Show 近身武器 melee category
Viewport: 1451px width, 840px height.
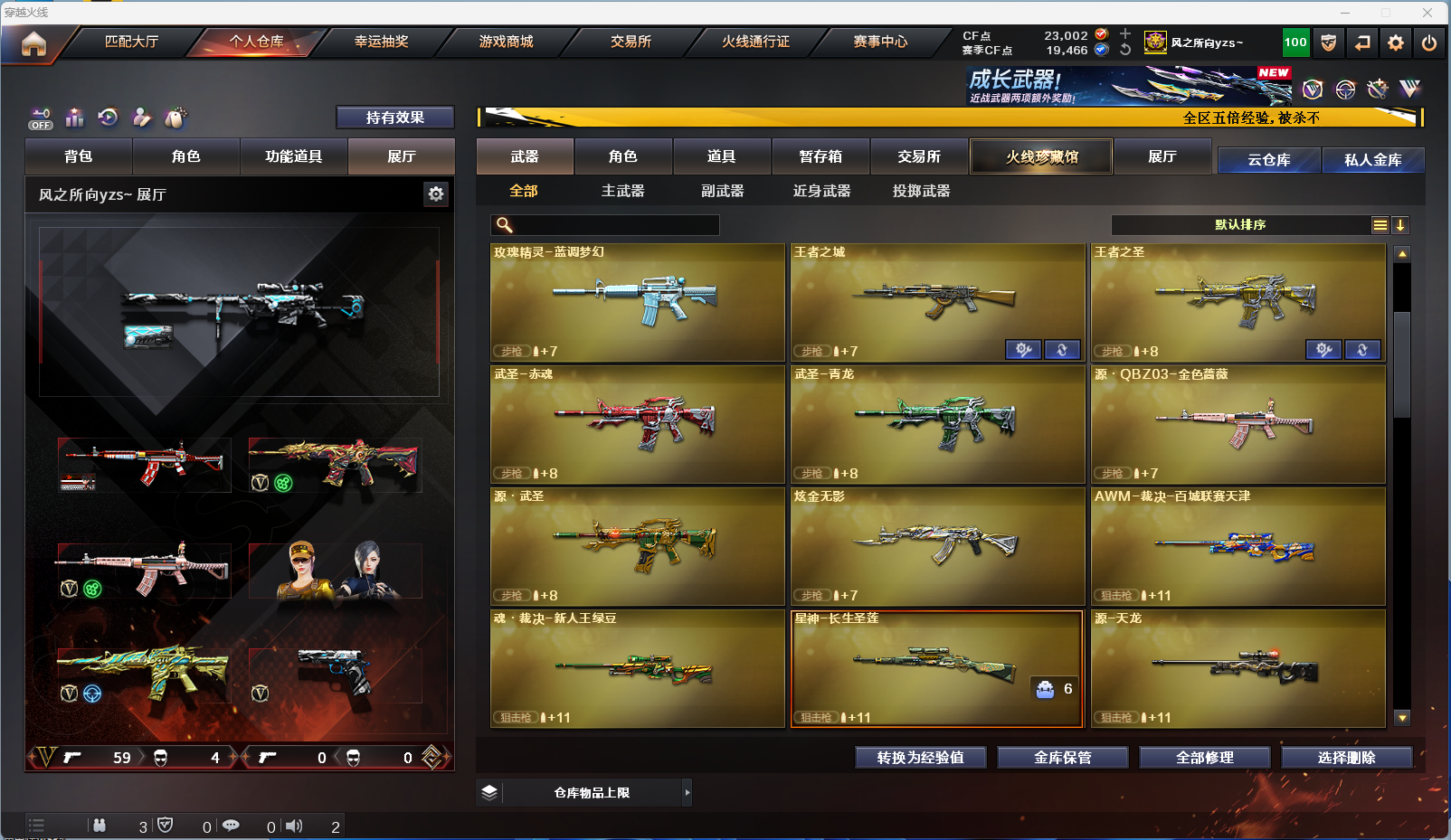(x=821, y=191)
